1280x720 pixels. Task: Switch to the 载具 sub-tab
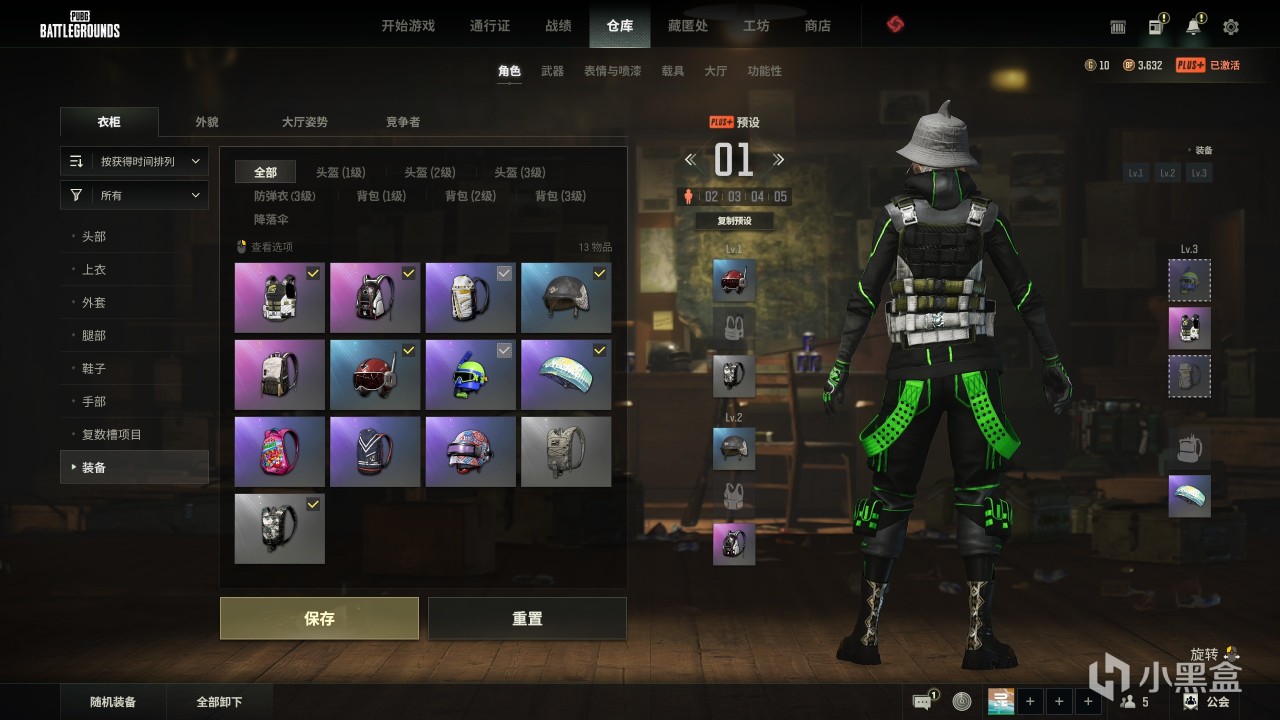tap(673, 71)
